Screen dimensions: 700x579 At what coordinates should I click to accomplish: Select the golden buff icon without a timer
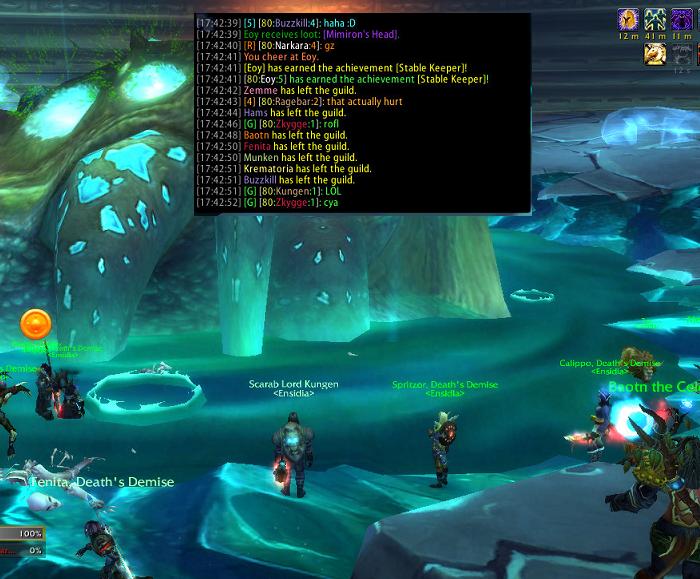pyautogui.click(x=655, y=54)
